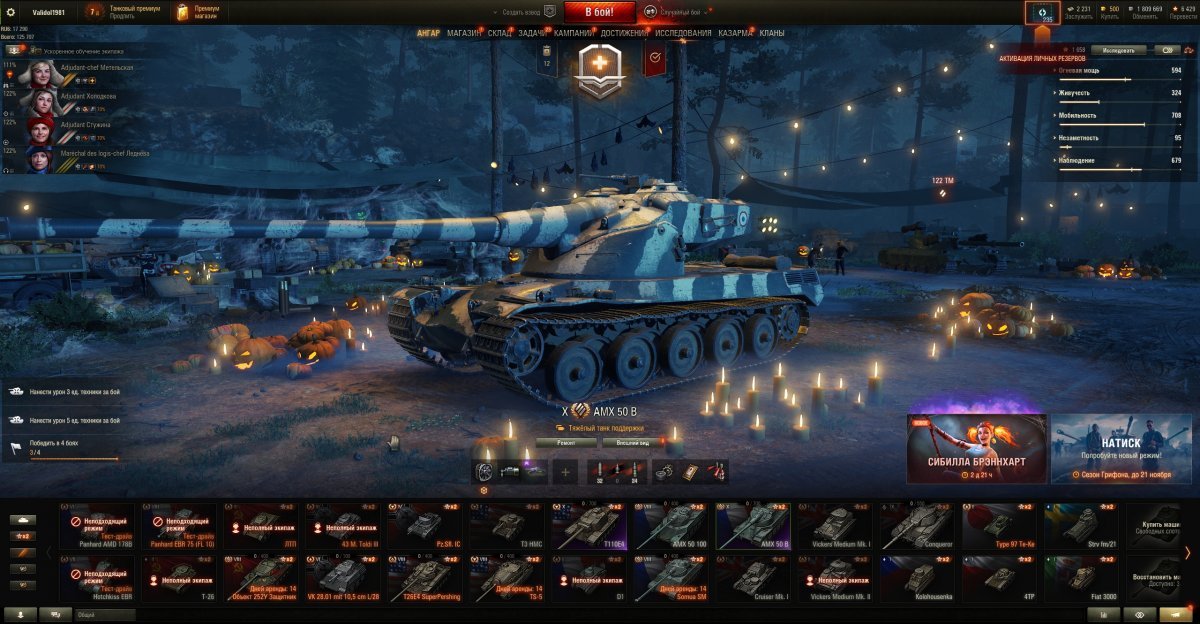Select the T26E4 SuperPershing tank
Image resolution: width=1200 pixels, height=624 pixels.
[x=425, y=580]
